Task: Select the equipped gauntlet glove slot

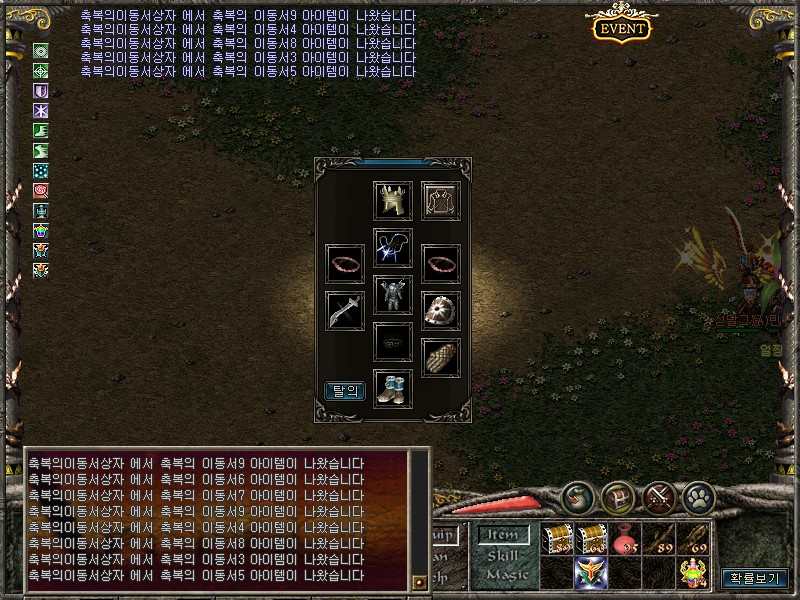Action: click(440, 358)
